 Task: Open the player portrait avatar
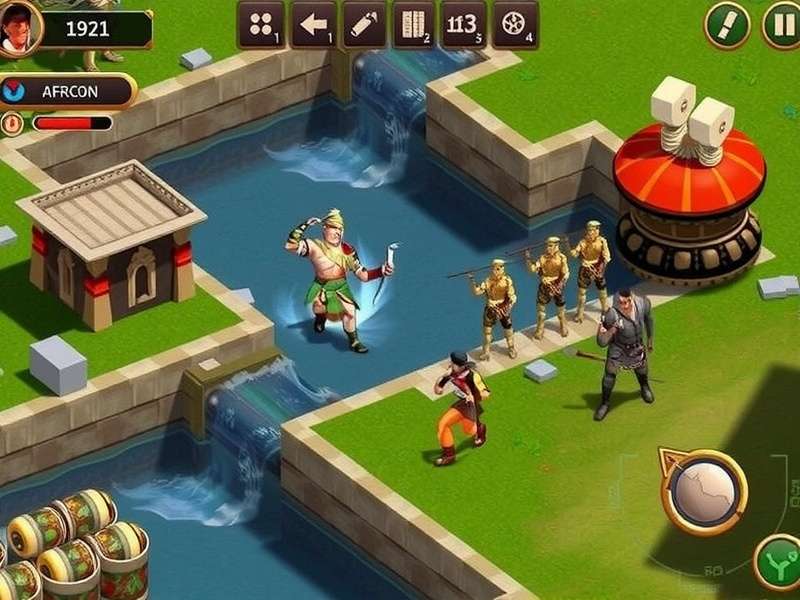click(x=18, y=26)
